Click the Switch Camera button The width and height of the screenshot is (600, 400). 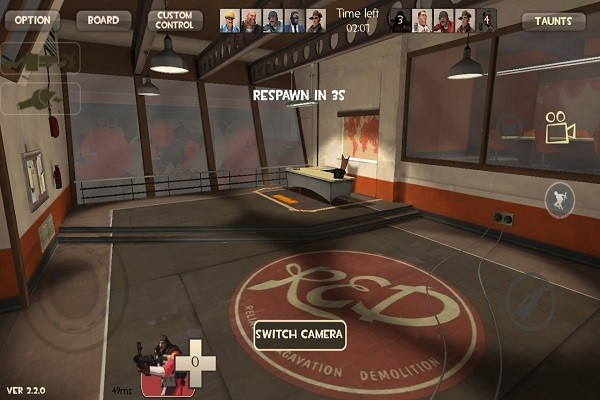click(x=299, y=334)
